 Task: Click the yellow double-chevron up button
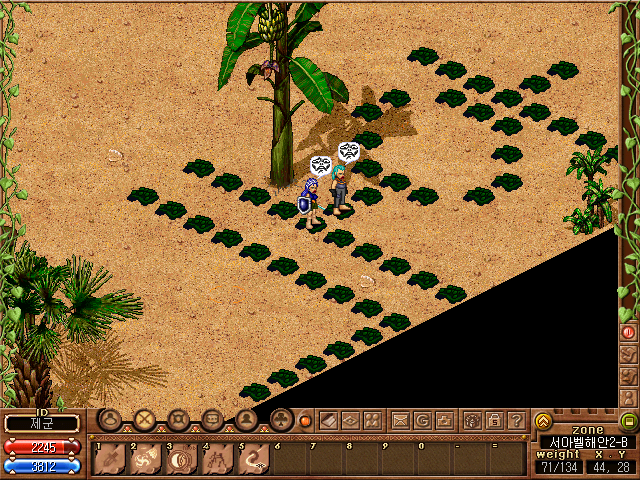tap(543, 421)
